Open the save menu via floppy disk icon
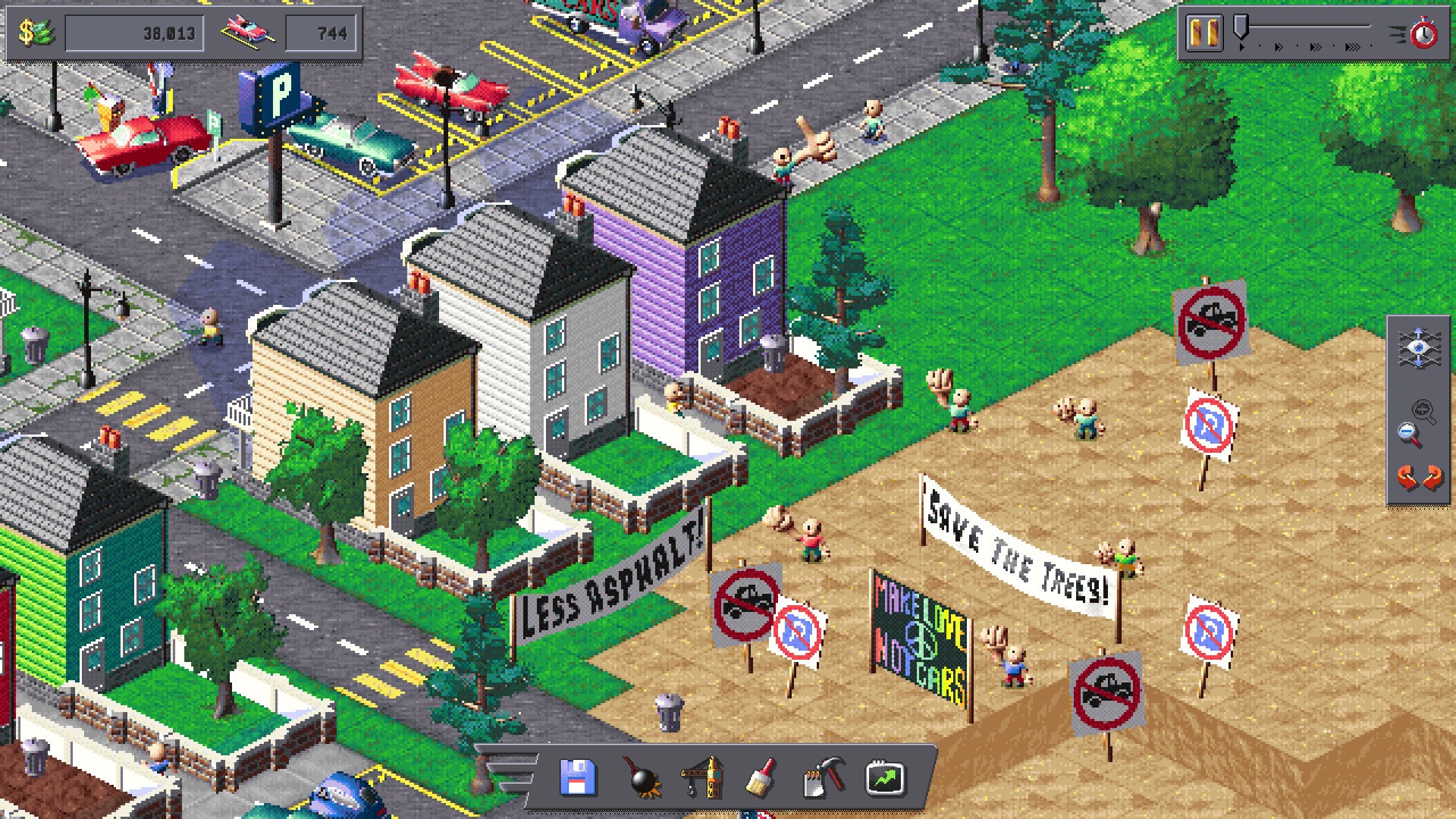Screen dimensions: 1456x819 (x=577, y=778)
